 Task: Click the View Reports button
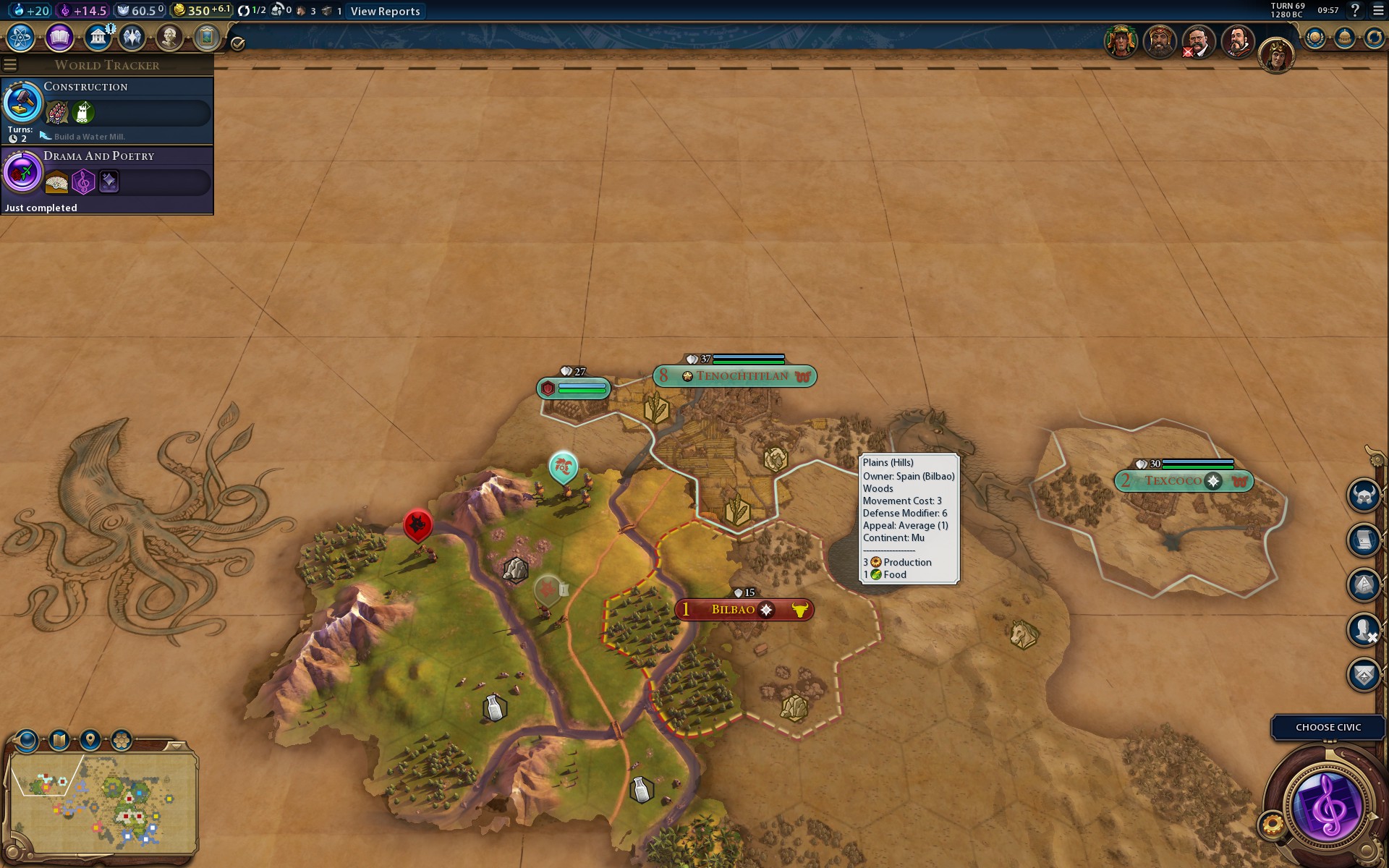pyautogui.click(x=385, y=11)
